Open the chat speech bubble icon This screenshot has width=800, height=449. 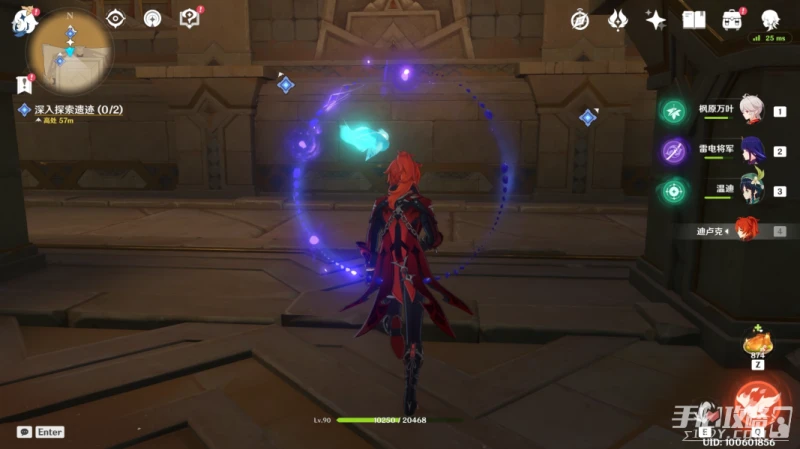coord(24,432)
